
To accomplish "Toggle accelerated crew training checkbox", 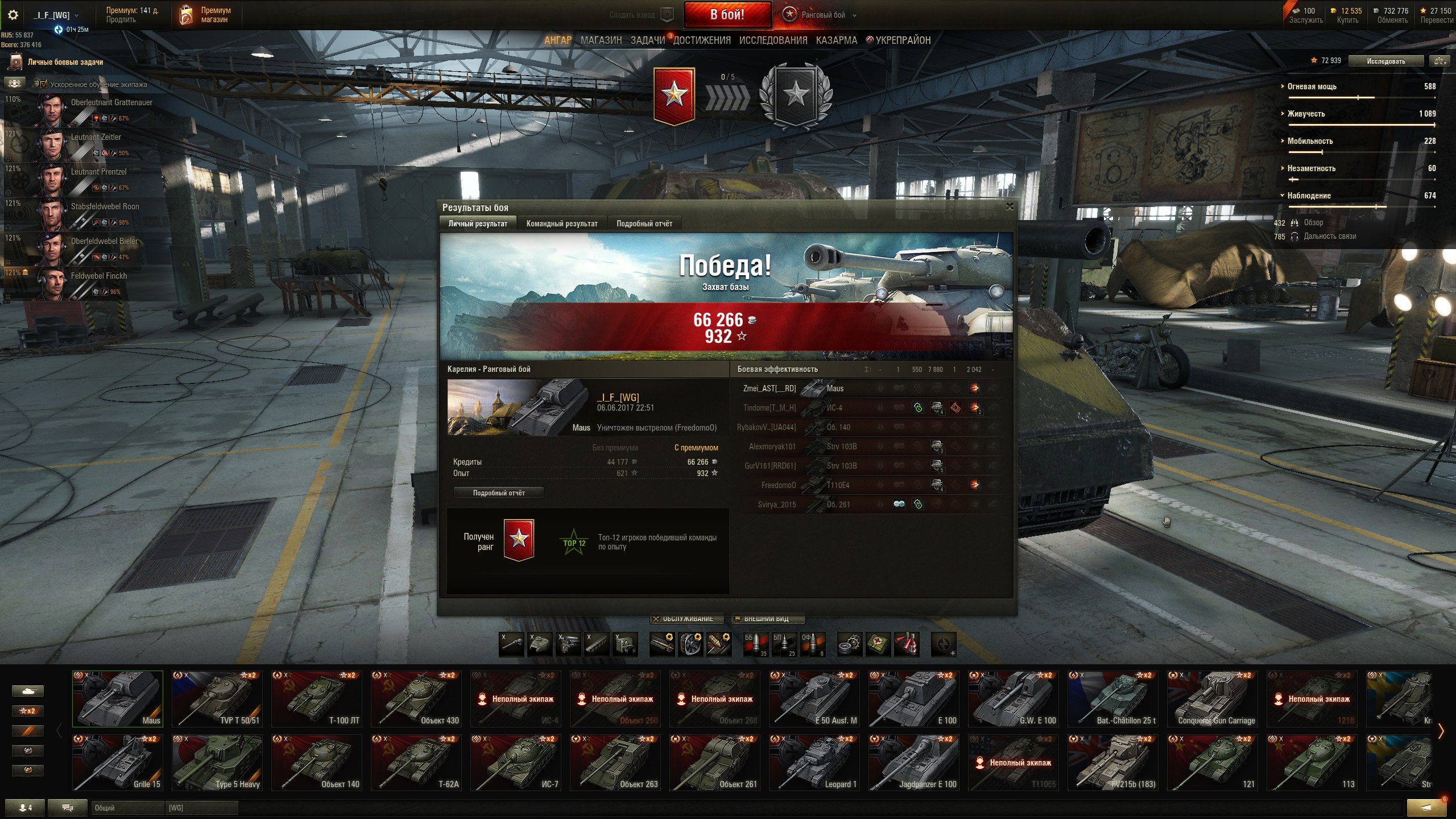I will (x=44, y=84).
